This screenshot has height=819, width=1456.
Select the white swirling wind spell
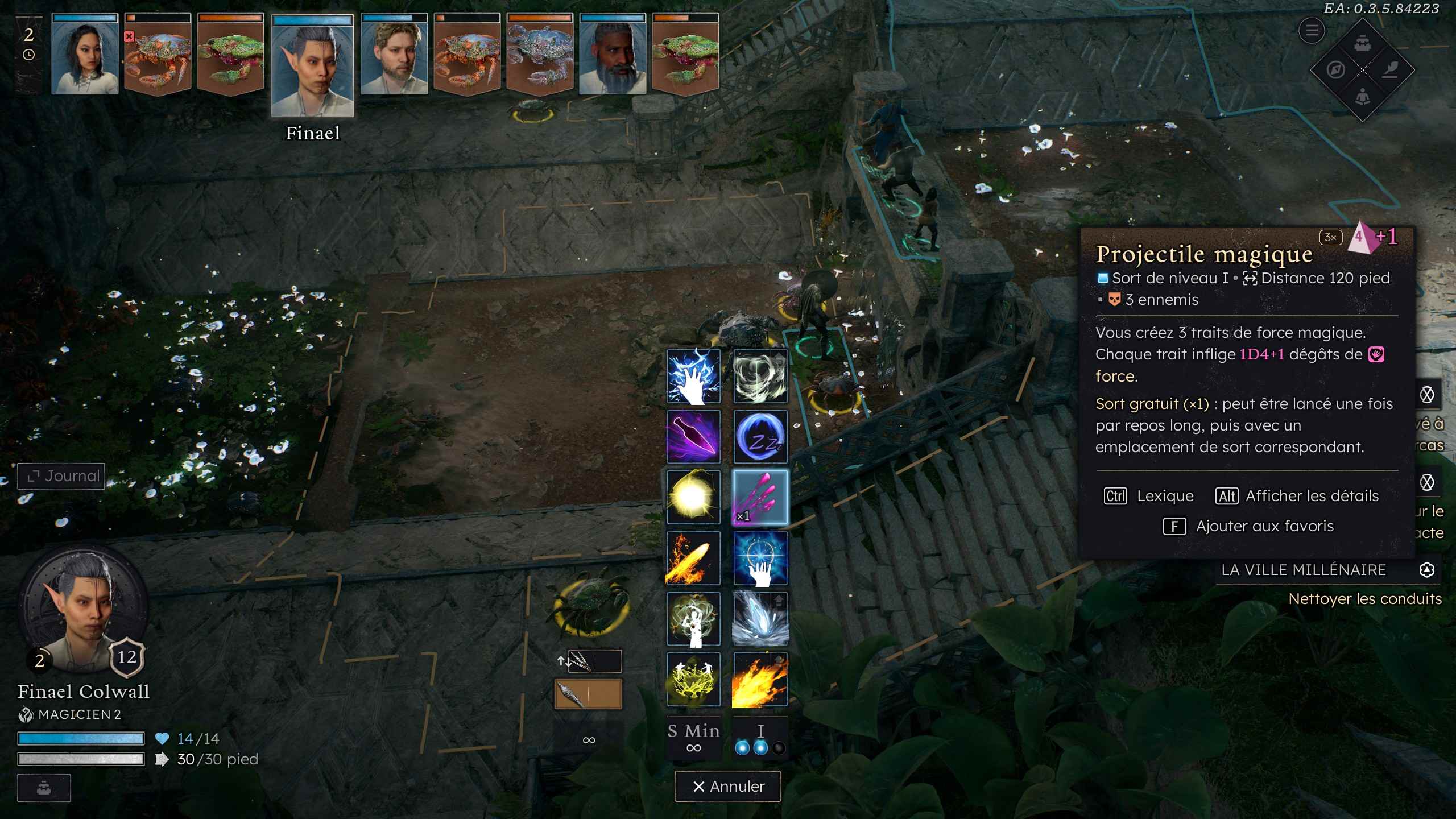(x=760, y=377)
